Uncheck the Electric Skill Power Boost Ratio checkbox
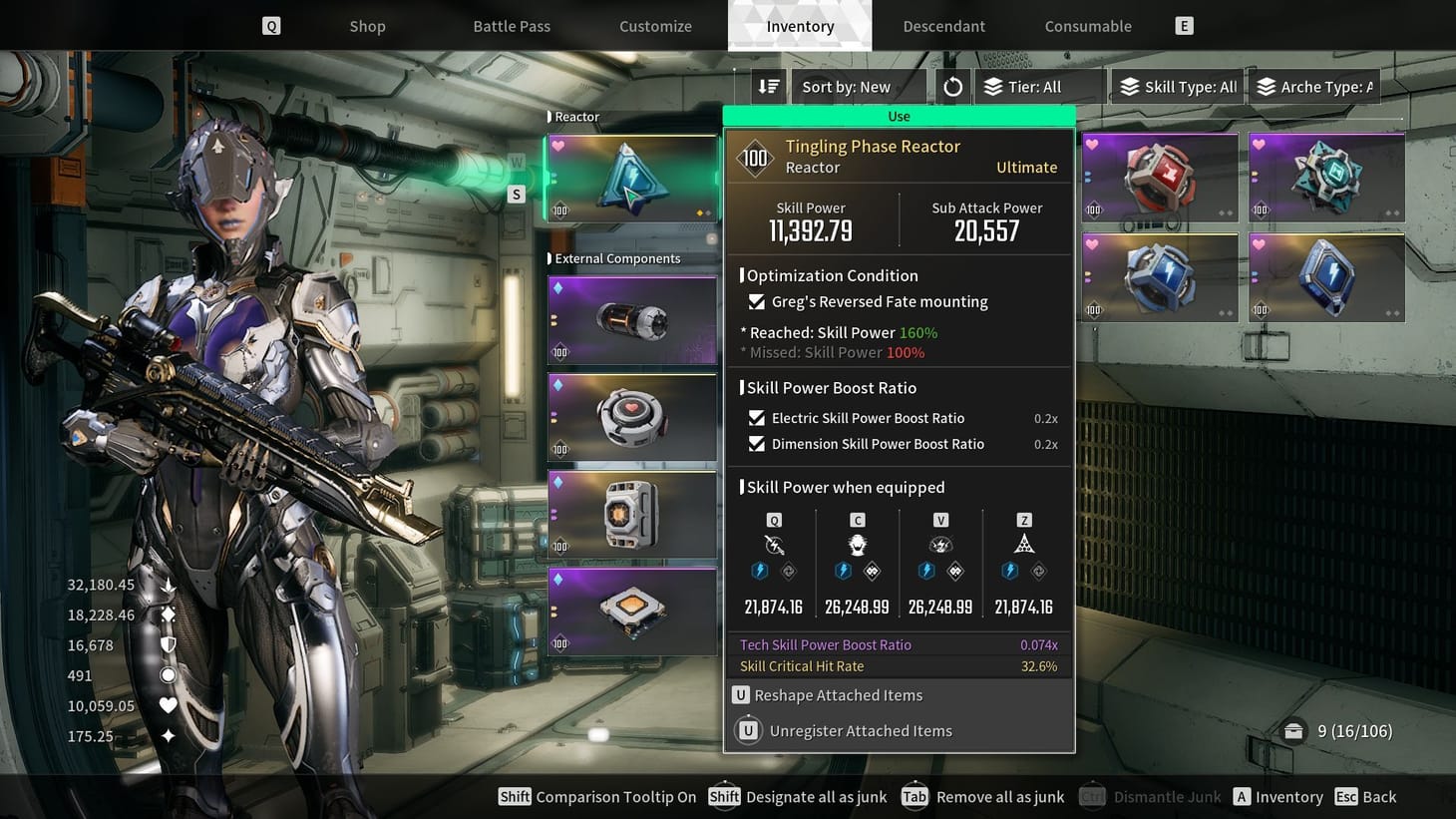Screen dimensions: 1456x819 (756, 418)
